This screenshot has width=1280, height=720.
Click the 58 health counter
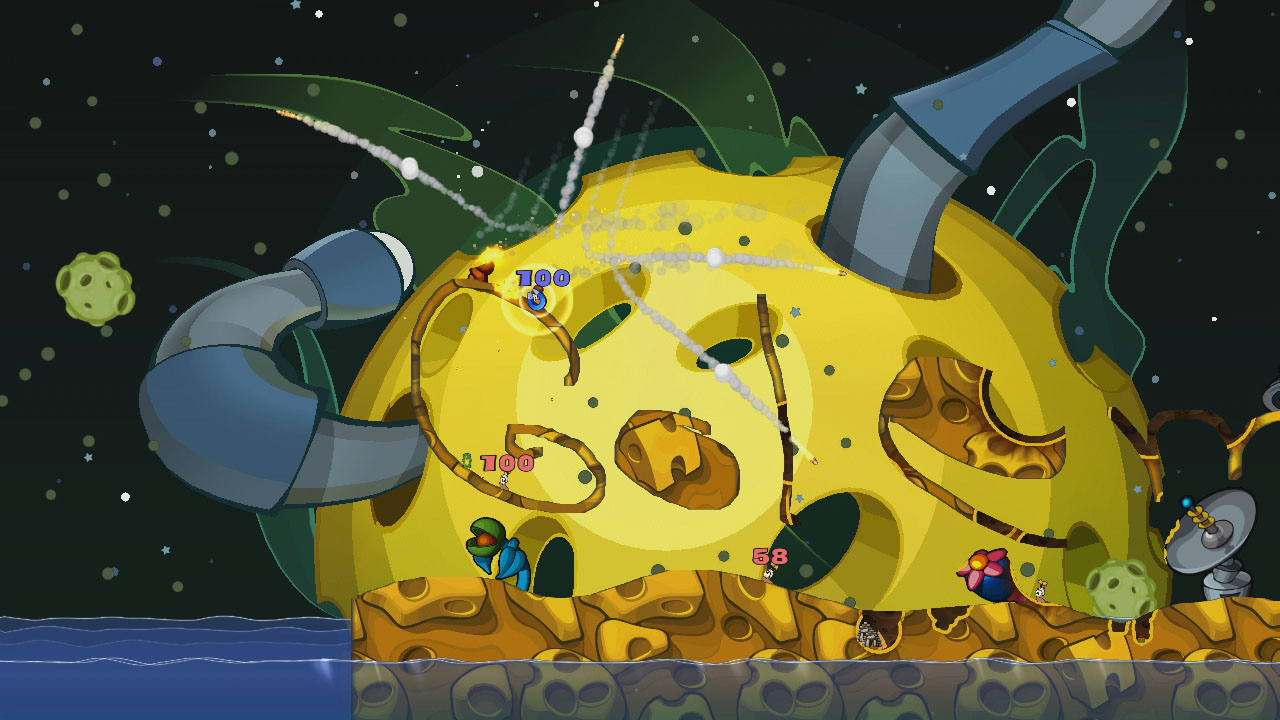pyautogui.click(x=768, y=556)
